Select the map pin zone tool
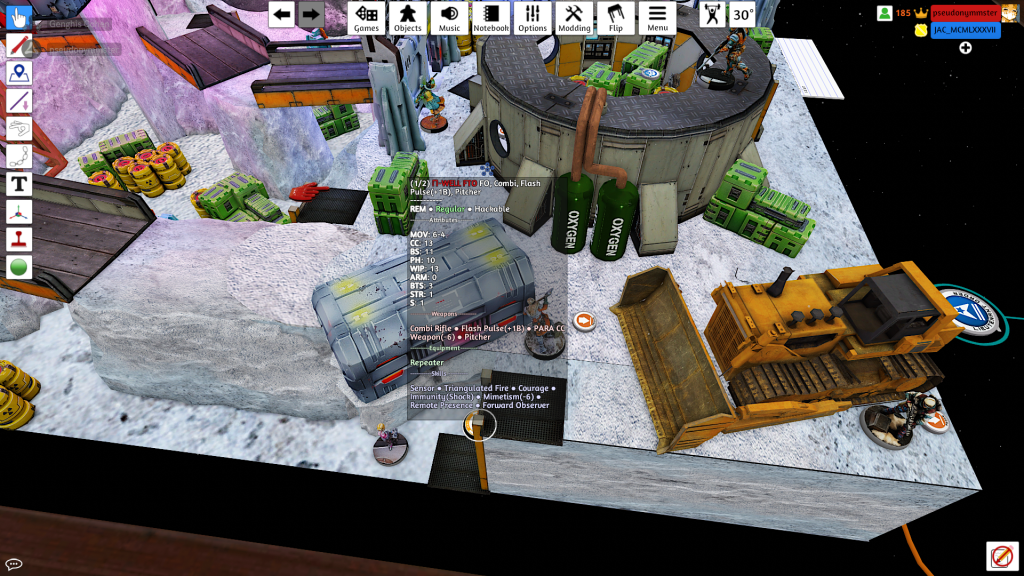Viewport: 1024px width, 576px height. coord(19,73)
